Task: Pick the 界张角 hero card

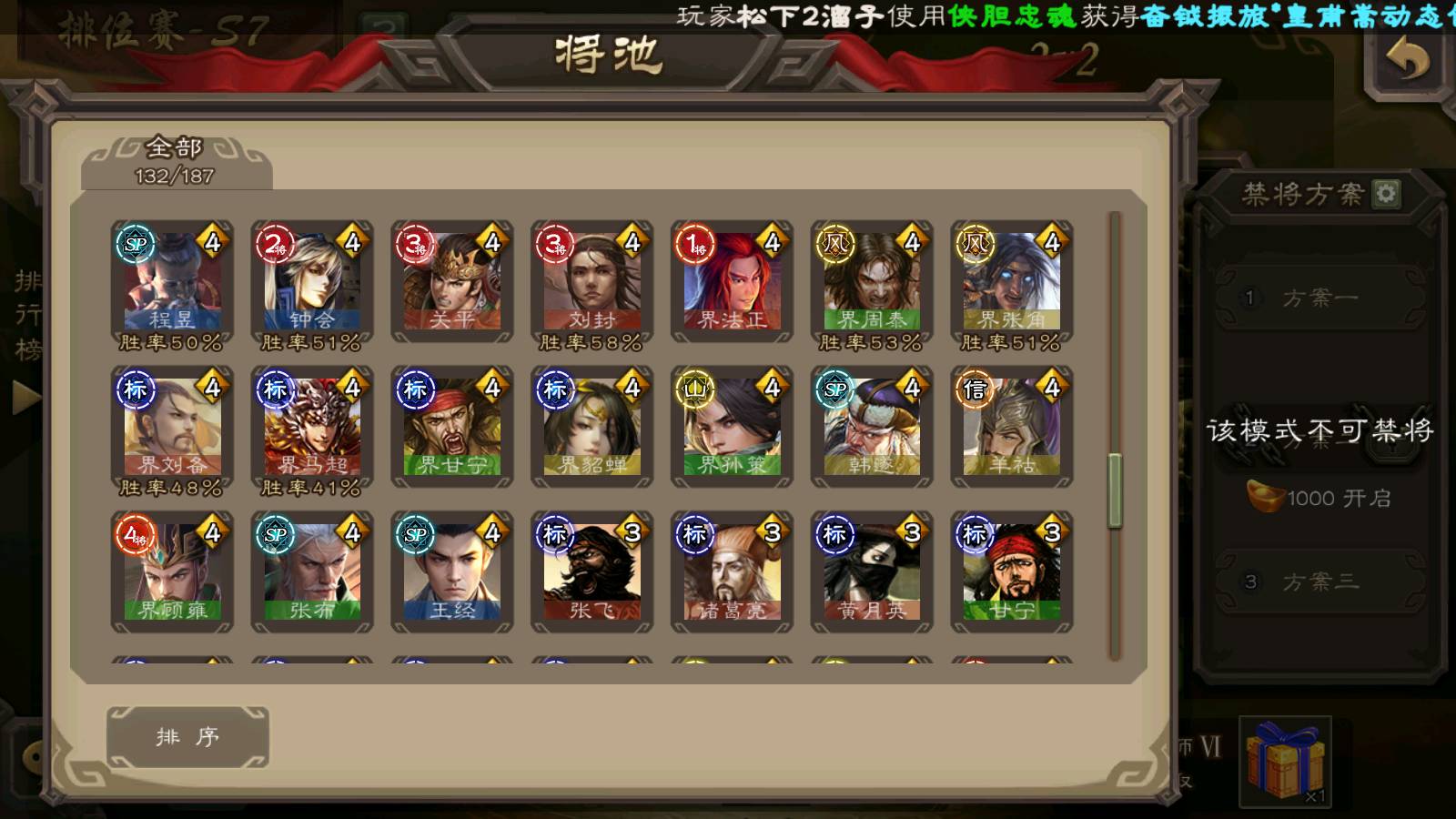Action: click(1012, 282)
